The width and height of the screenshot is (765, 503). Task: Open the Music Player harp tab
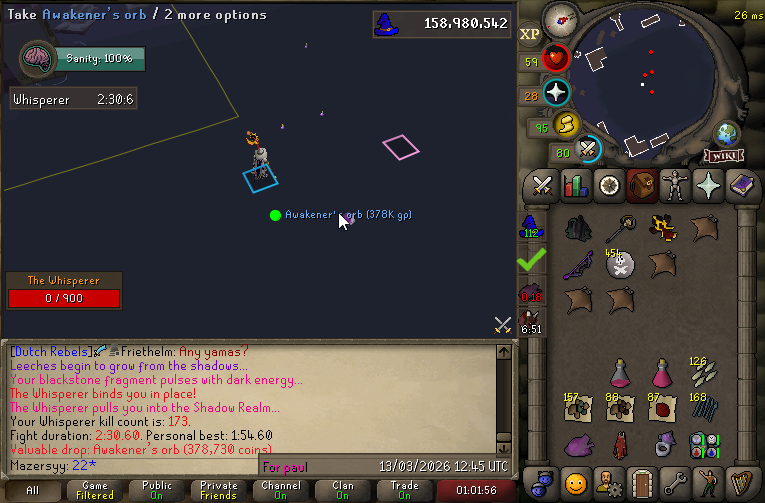point(742,482)
